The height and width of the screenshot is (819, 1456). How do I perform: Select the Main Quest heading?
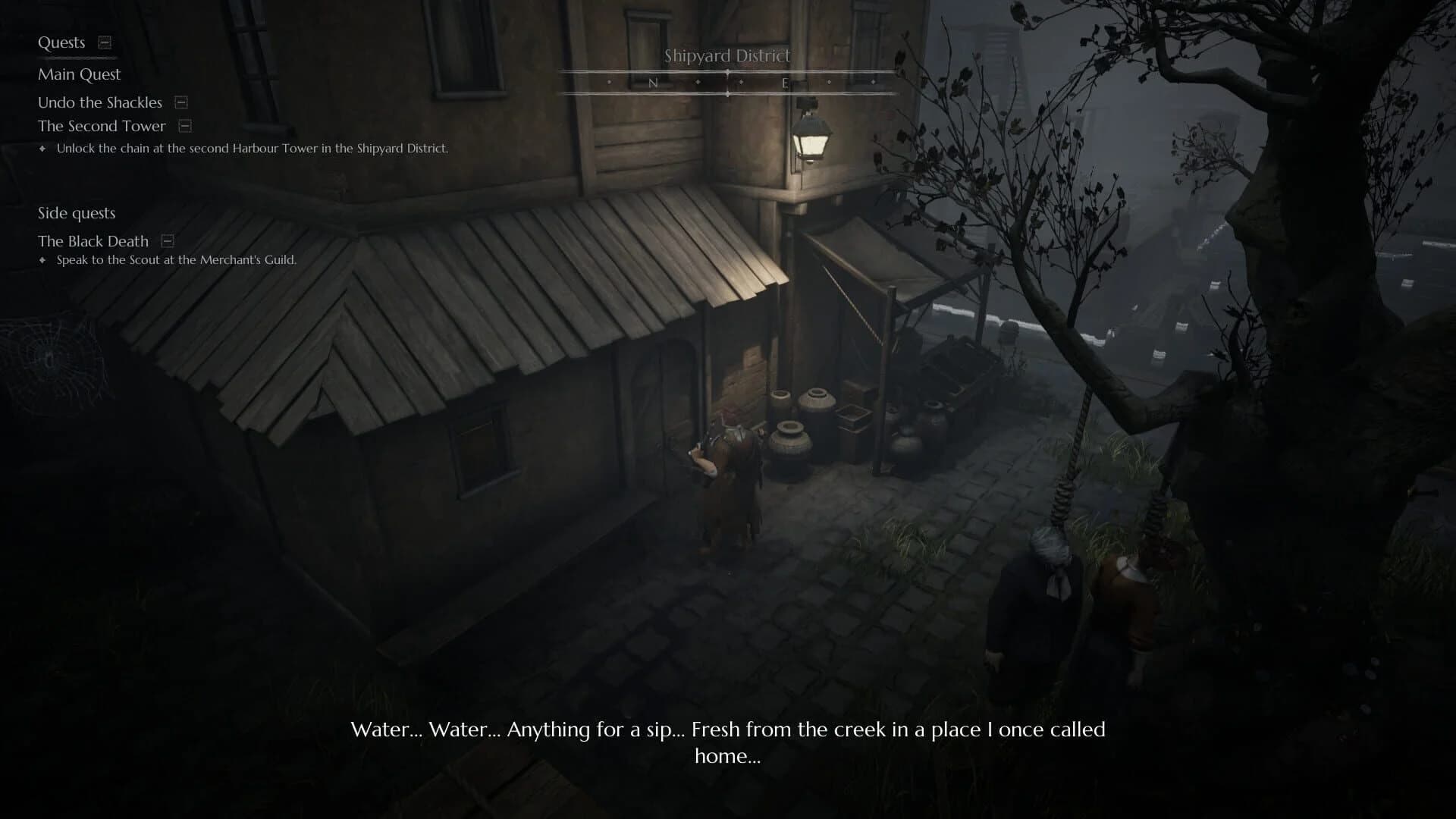tap(79, 74)
